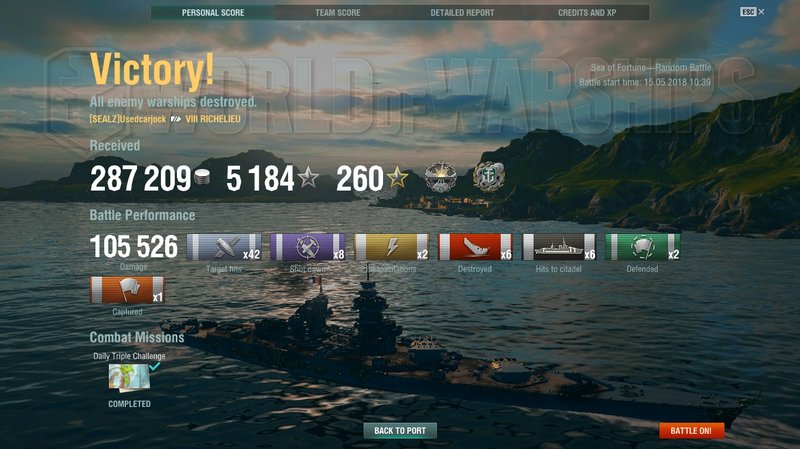Show the Credits and XP tab
Screen dimensions: 800x449
click(587, 13)
